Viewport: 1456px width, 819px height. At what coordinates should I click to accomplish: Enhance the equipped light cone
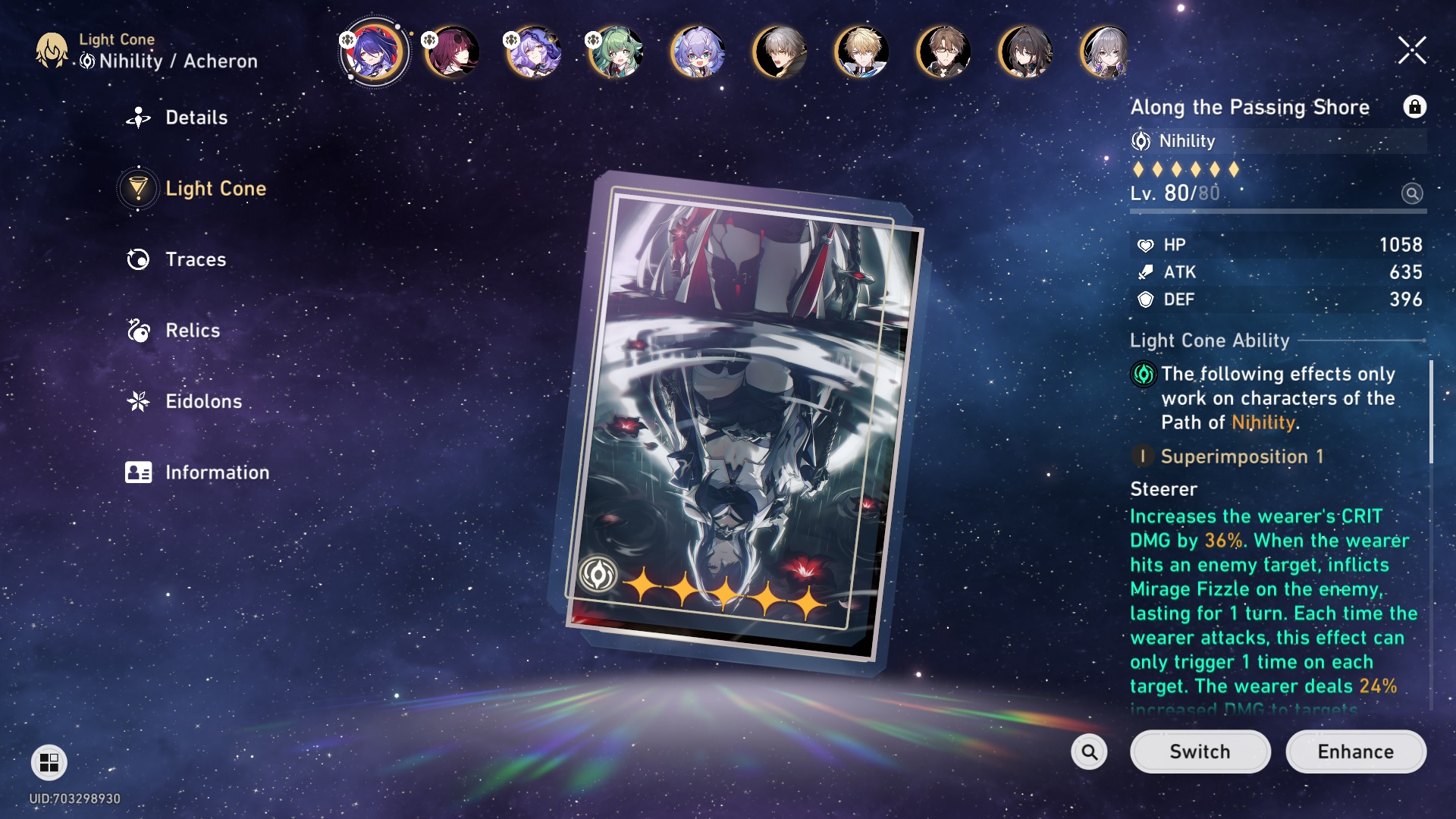pyautogui.click(x=1355, y=752)
